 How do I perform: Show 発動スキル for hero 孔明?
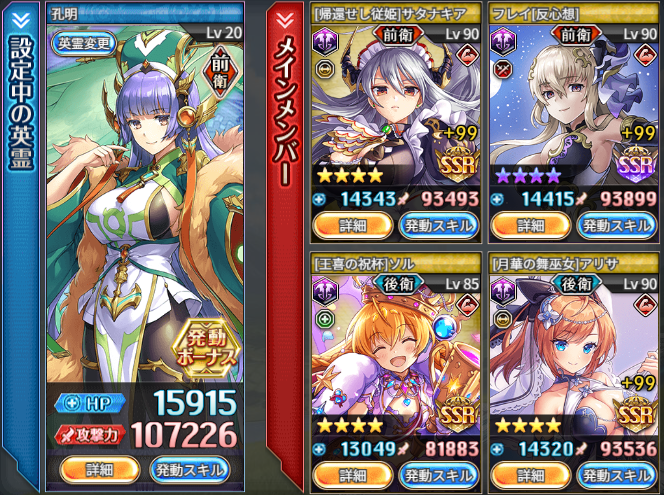tap(189, 469)
